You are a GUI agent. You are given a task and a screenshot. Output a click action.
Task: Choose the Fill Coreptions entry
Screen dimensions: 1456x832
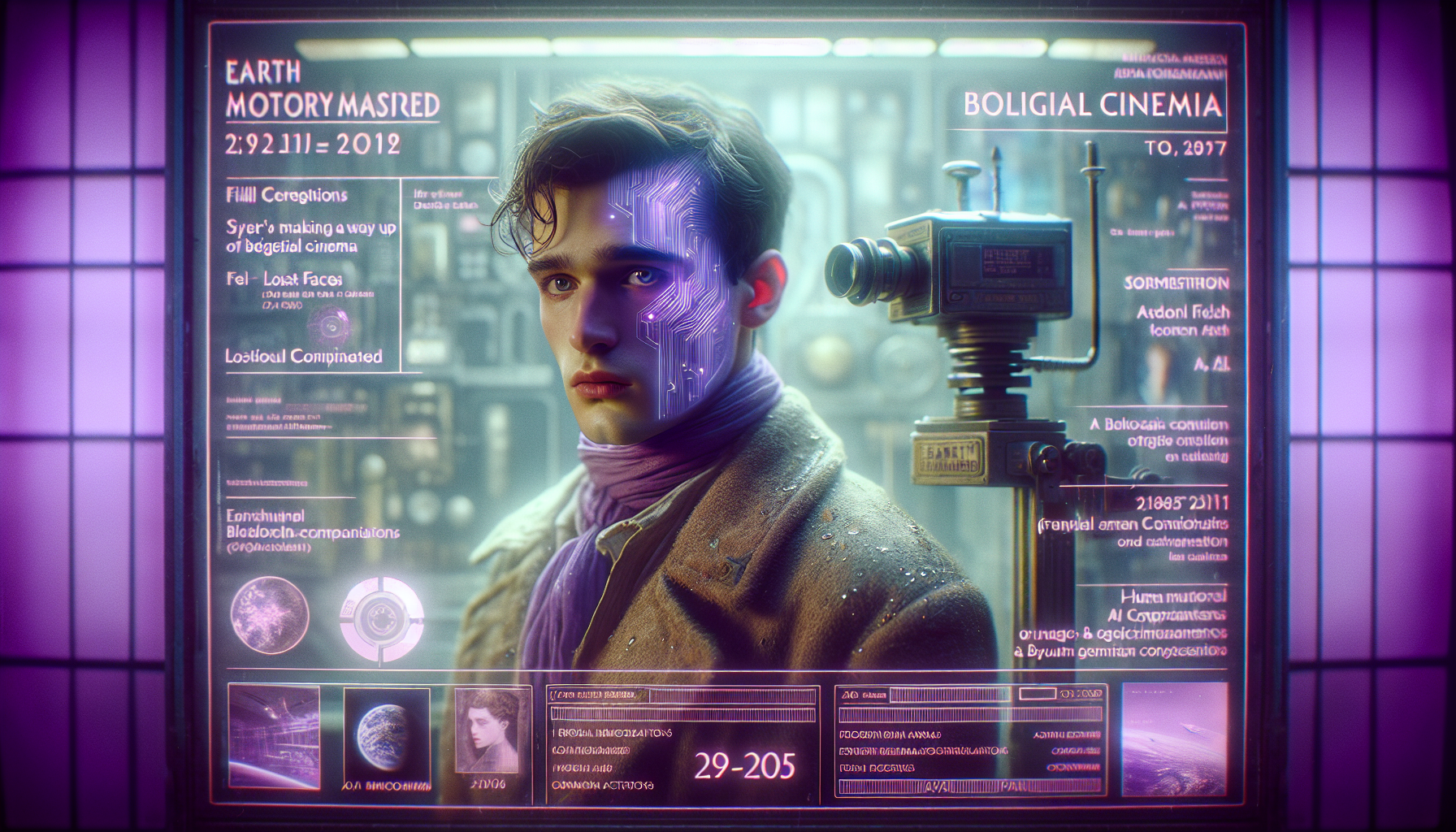pyautogui.click(x=286, y=195)
